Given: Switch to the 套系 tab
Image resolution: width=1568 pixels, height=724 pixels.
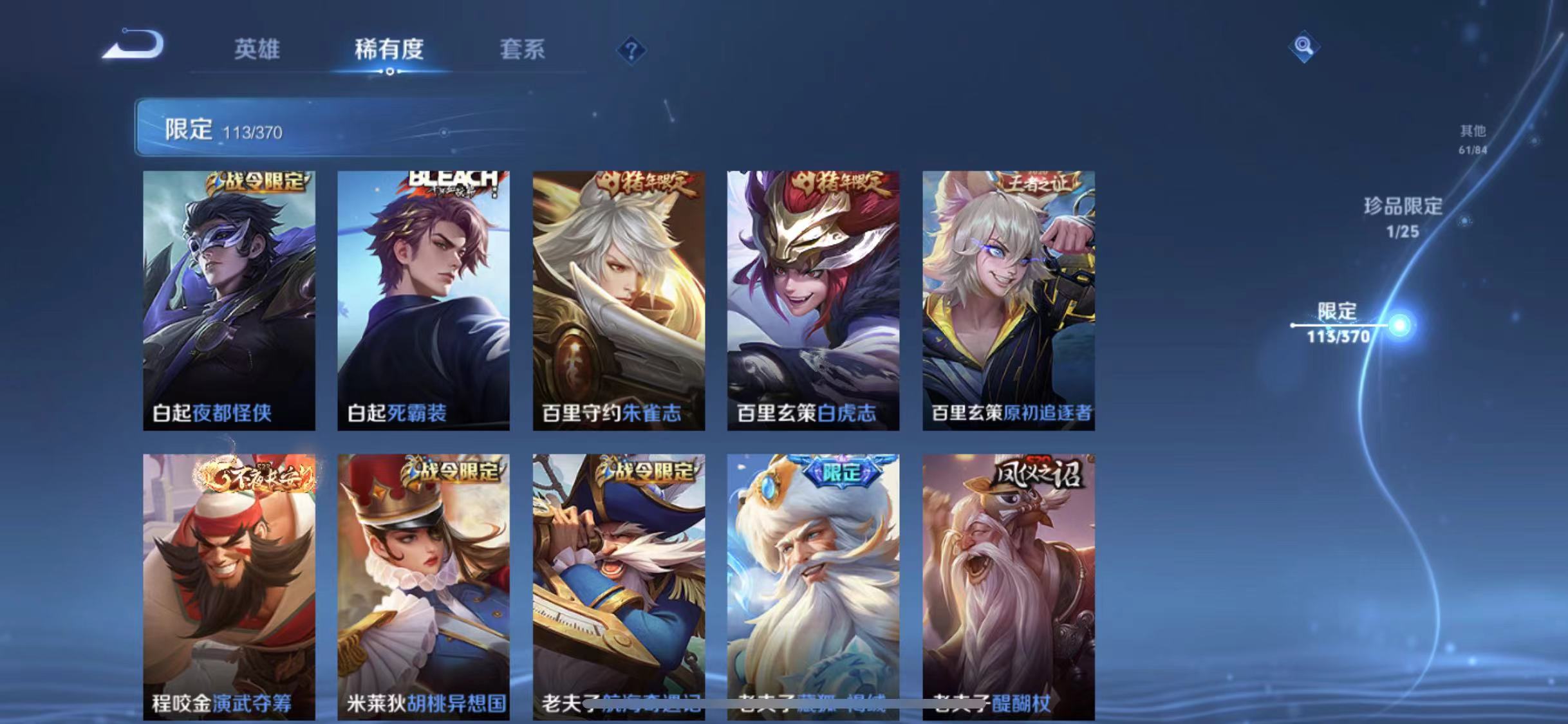Looking at the screenshot, I should click(523, 50).
